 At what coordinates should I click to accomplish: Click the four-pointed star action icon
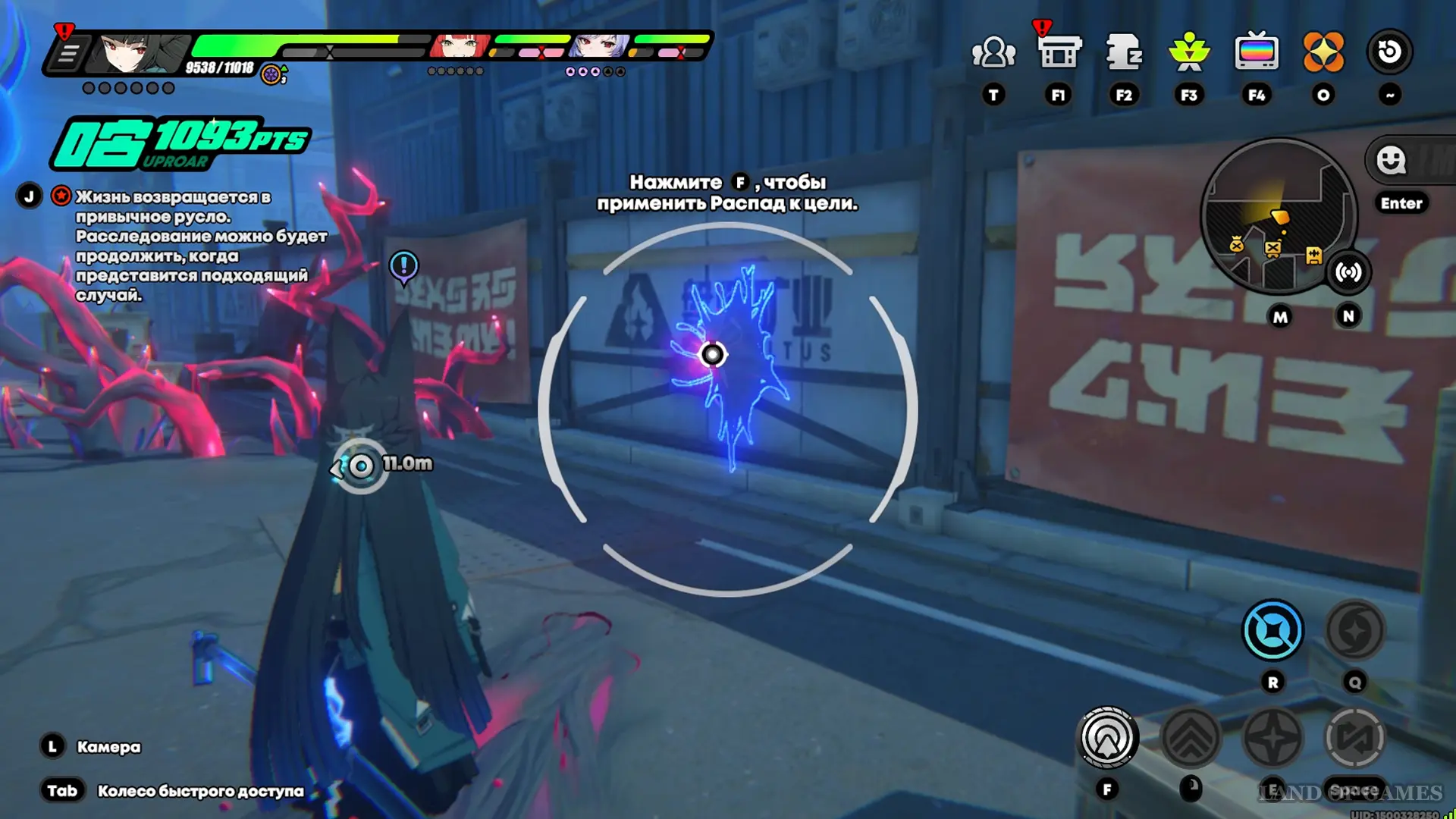1272,738
